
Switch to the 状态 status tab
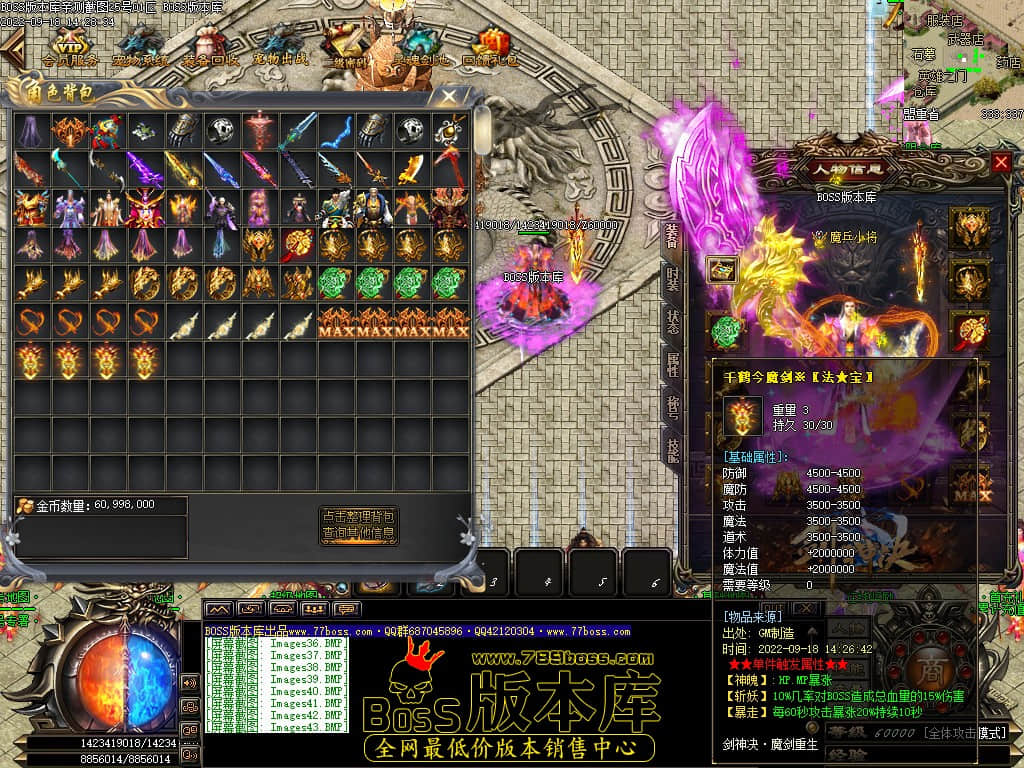pyautogui.click(x=673, y=322)
